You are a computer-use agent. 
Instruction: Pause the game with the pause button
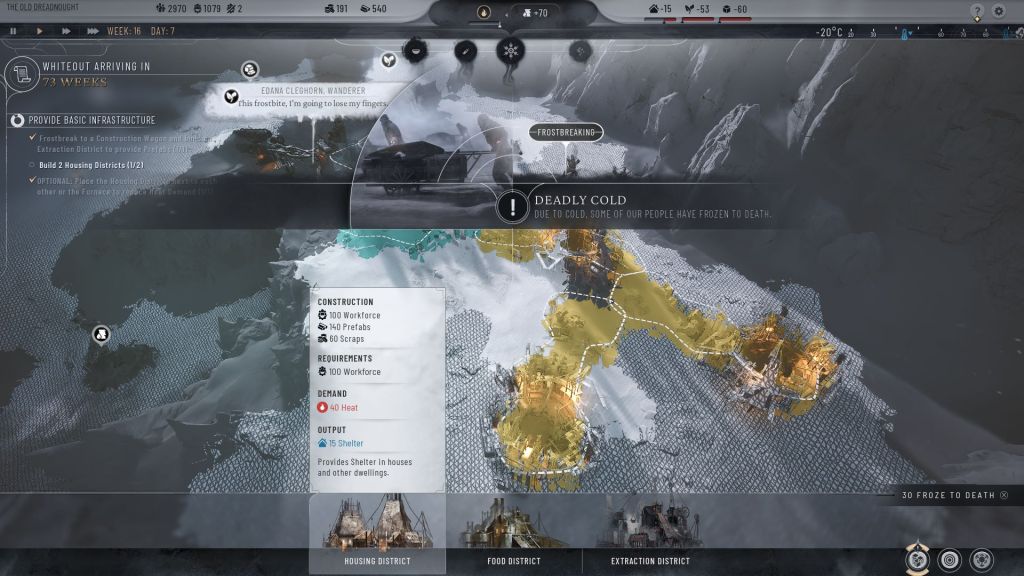[13, 31]
